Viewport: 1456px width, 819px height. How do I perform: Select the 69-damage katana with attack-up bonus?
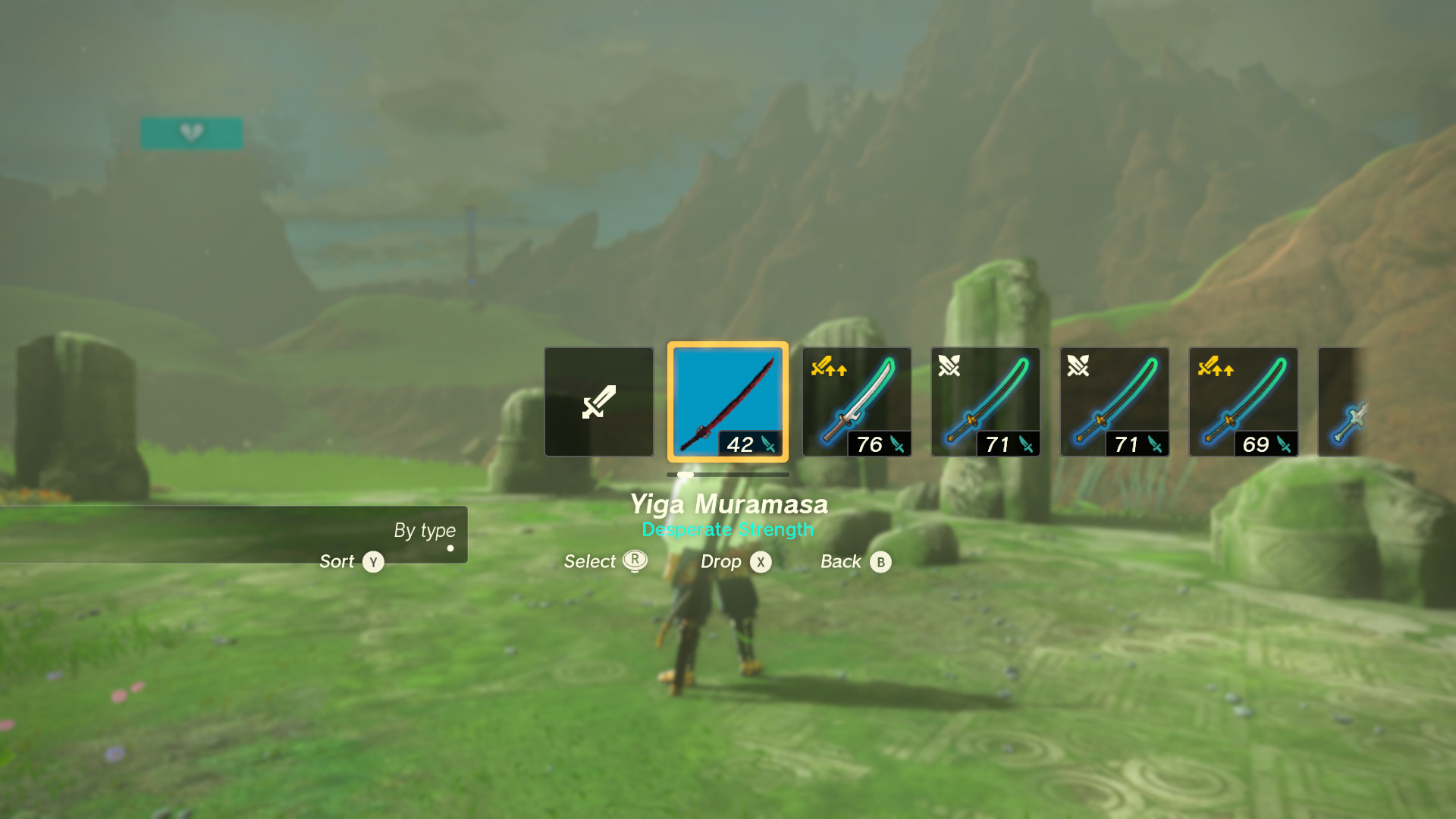[1243, 401]
